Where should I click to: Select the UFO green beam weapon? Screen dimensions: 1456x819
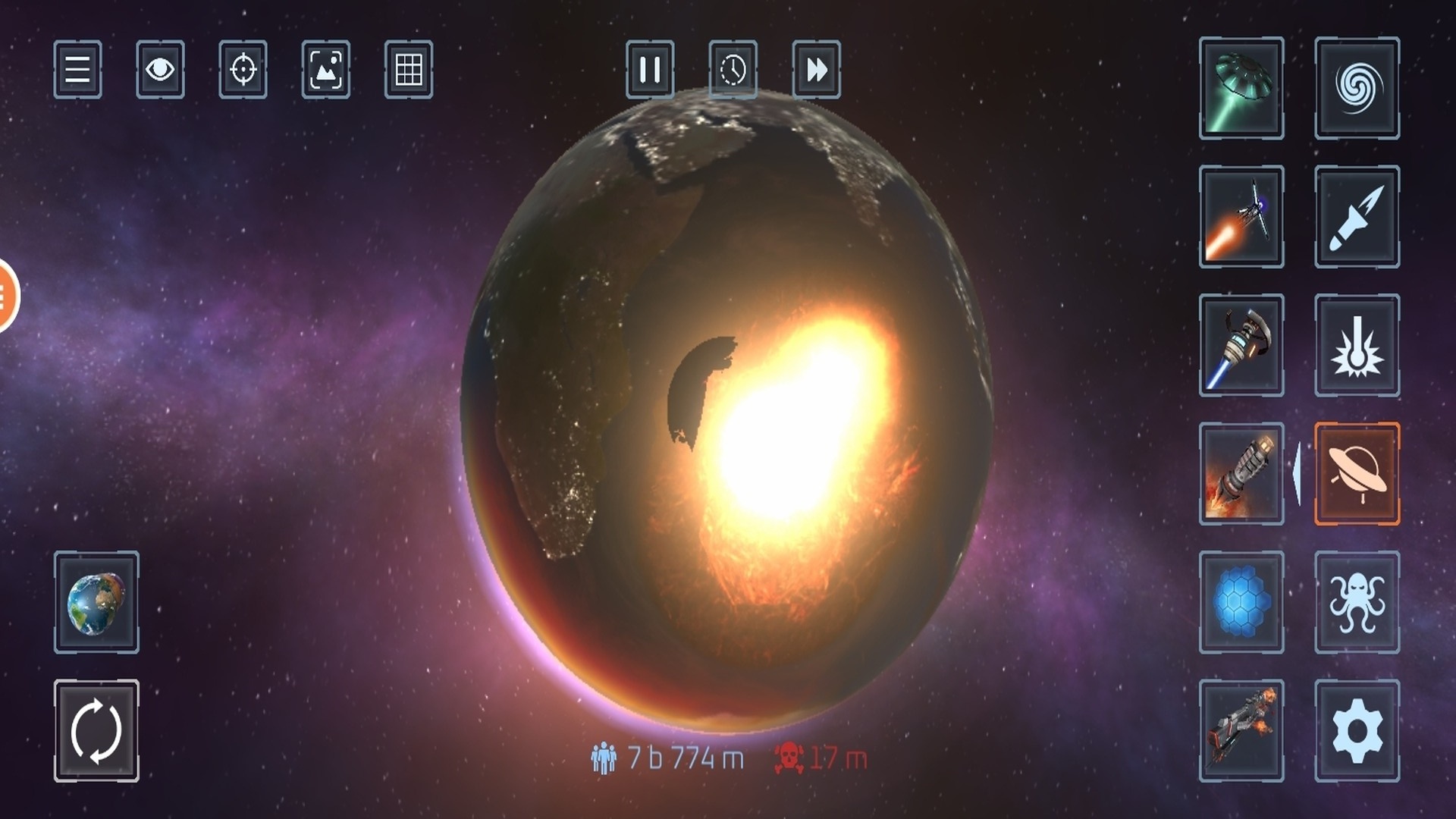click(x=1241, y=88)
